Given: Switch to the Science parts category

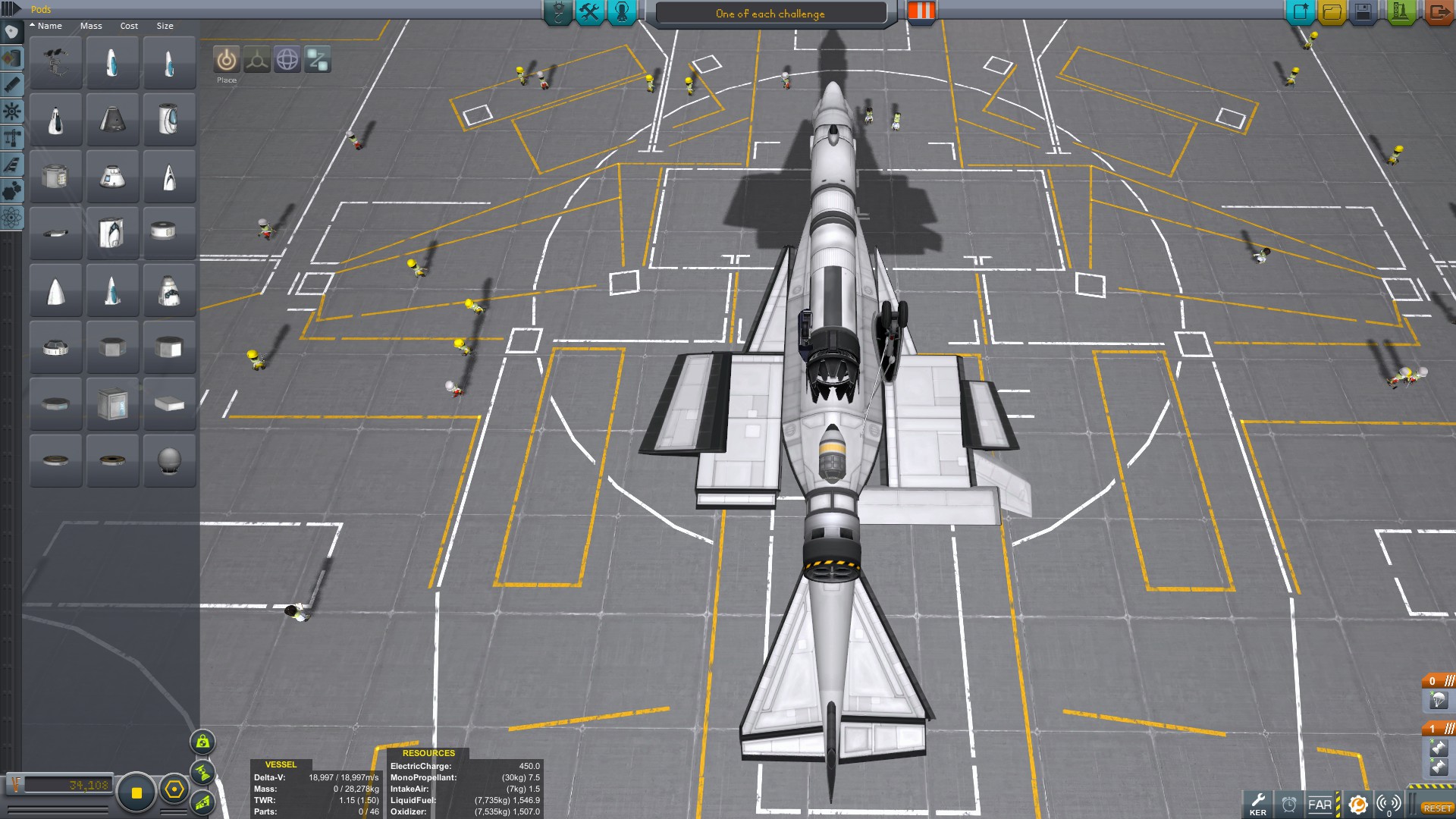Looking at the screenshot, I should [12, 218].
